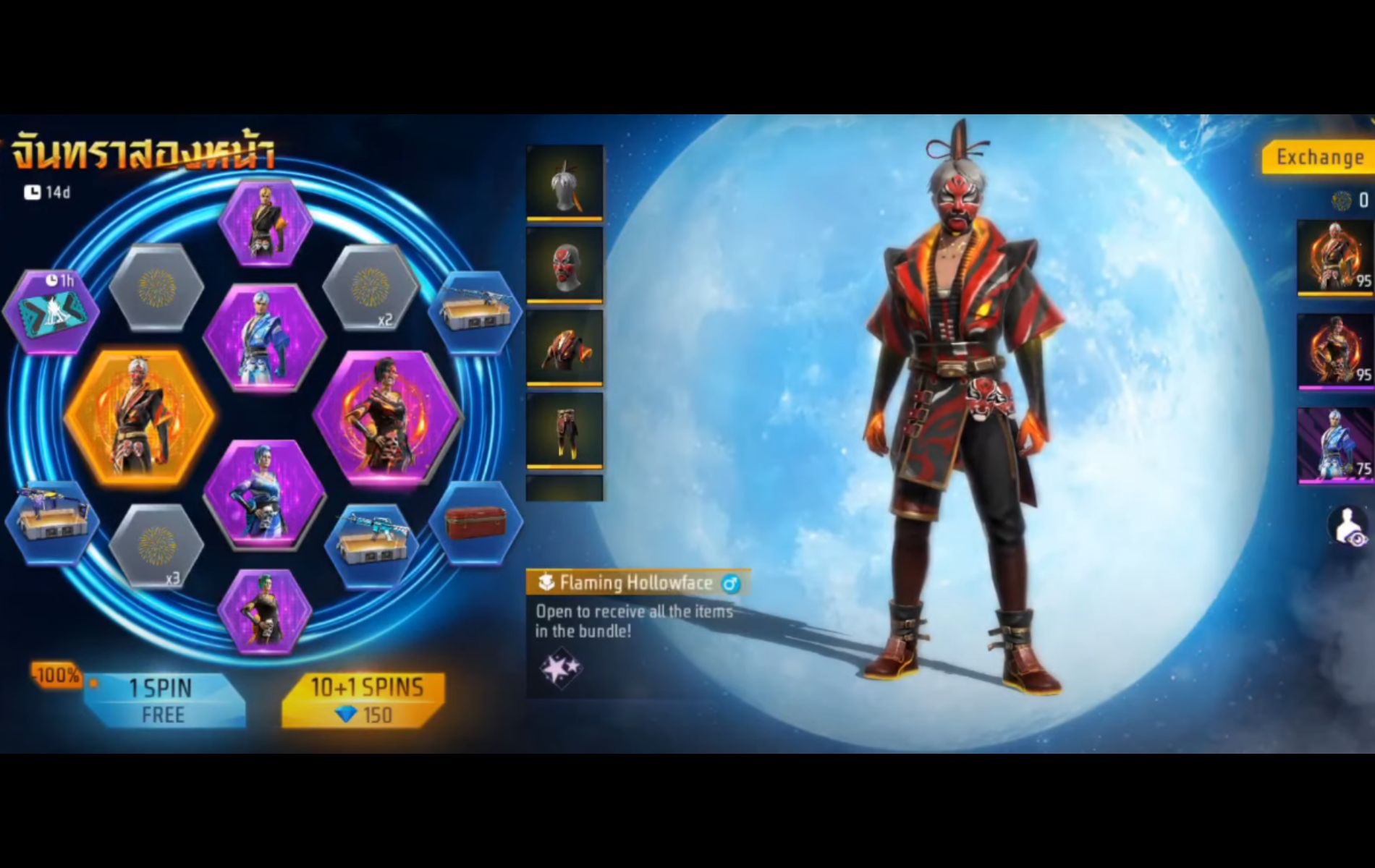The height and width of the screenshot is (868, 1375).
Task: Click the star effect icon under bundle description
Action: pyautogui.click(x=560, y=669)
